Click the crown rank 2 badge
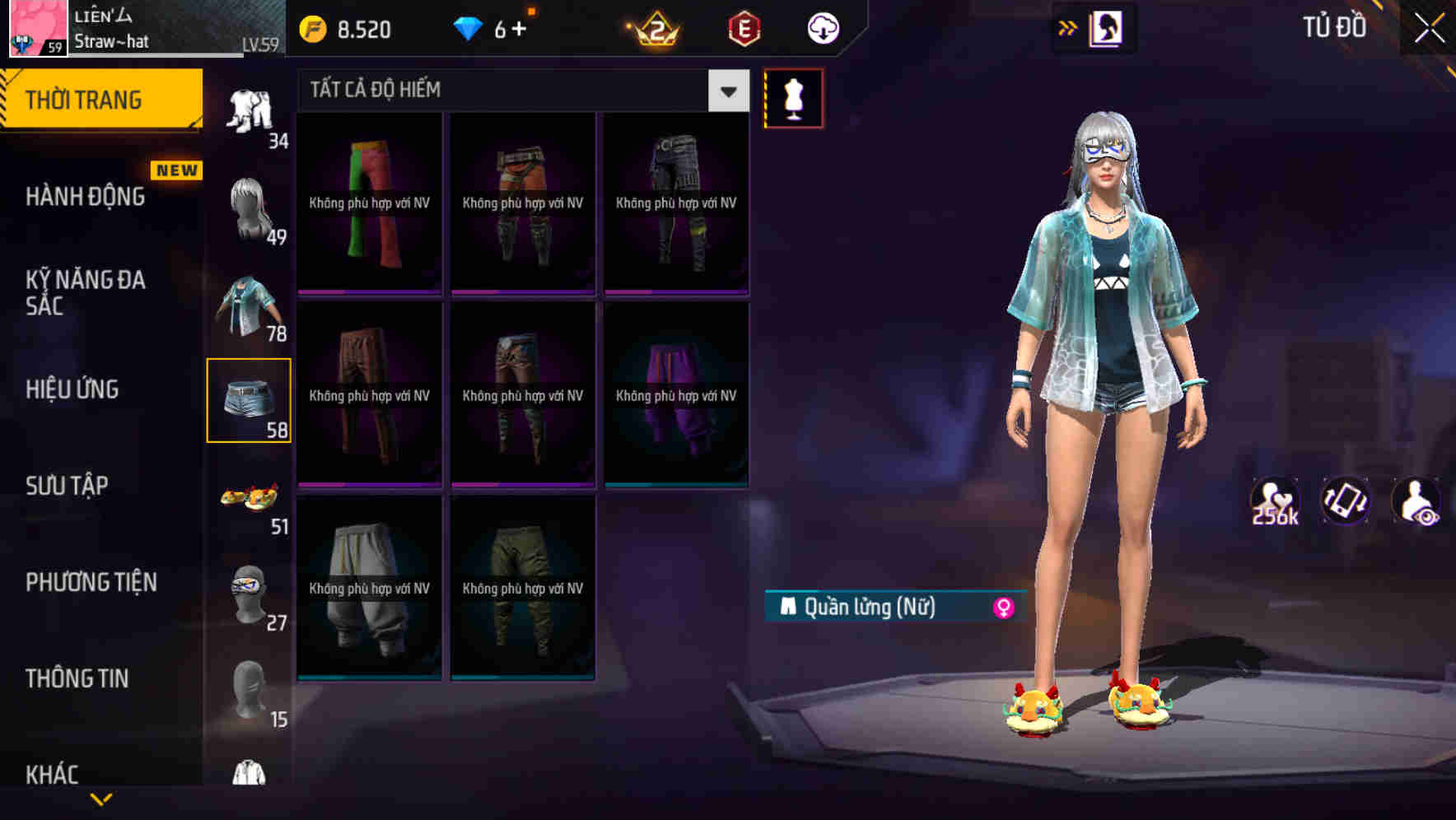1456x820 pixels. coord(655,29)
